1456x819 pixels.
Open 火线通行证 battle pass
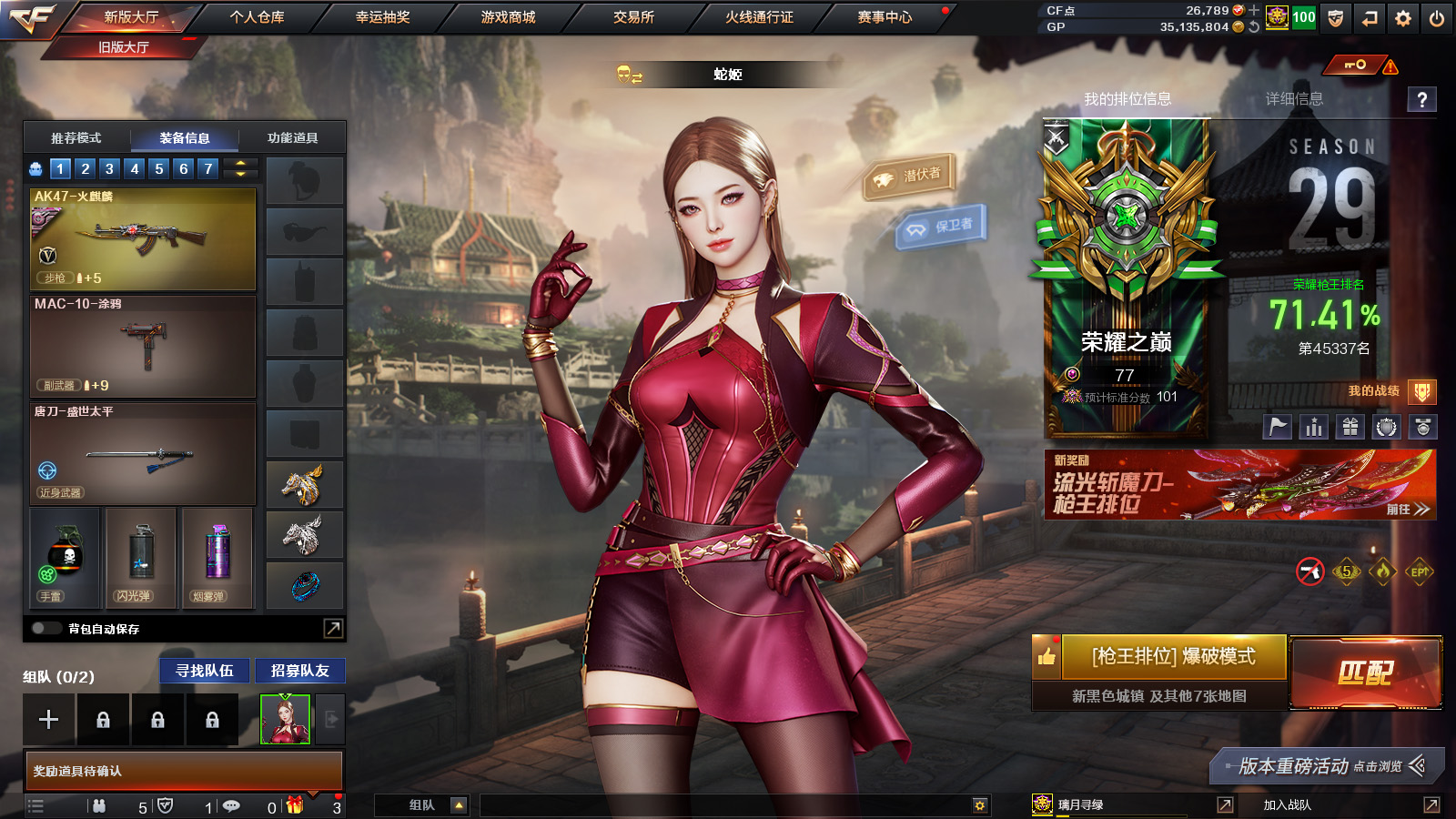click(x=759, y=17)
